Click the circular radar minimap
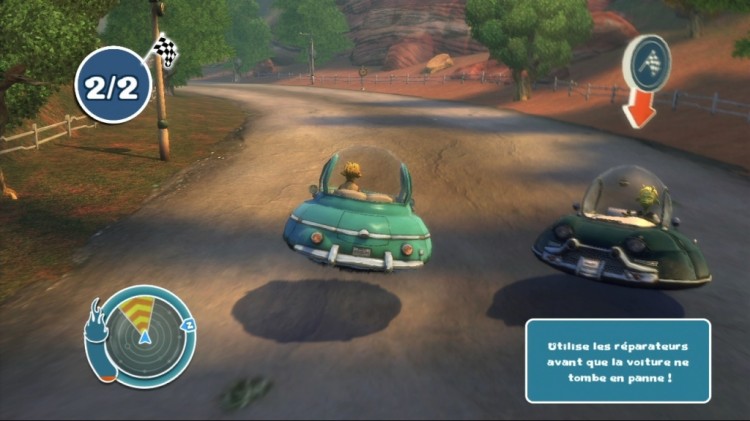Image resolution: width=750 pixels, height=421 pixels. (x=145, y=333)
